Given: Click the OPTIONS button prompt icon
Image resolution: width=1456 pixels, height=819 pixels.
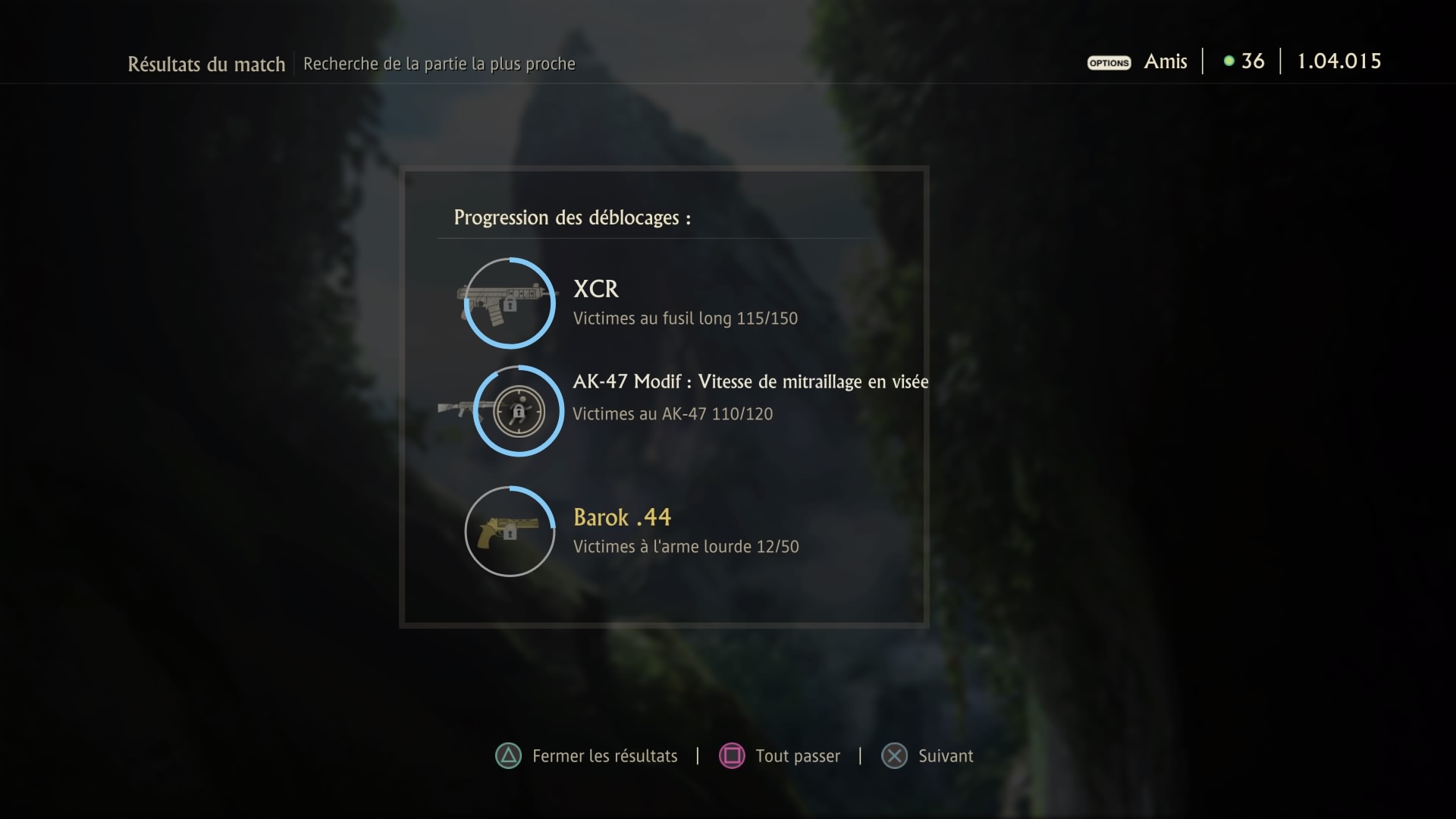Looking at the screenshot, I should (x=1108, y=63).
